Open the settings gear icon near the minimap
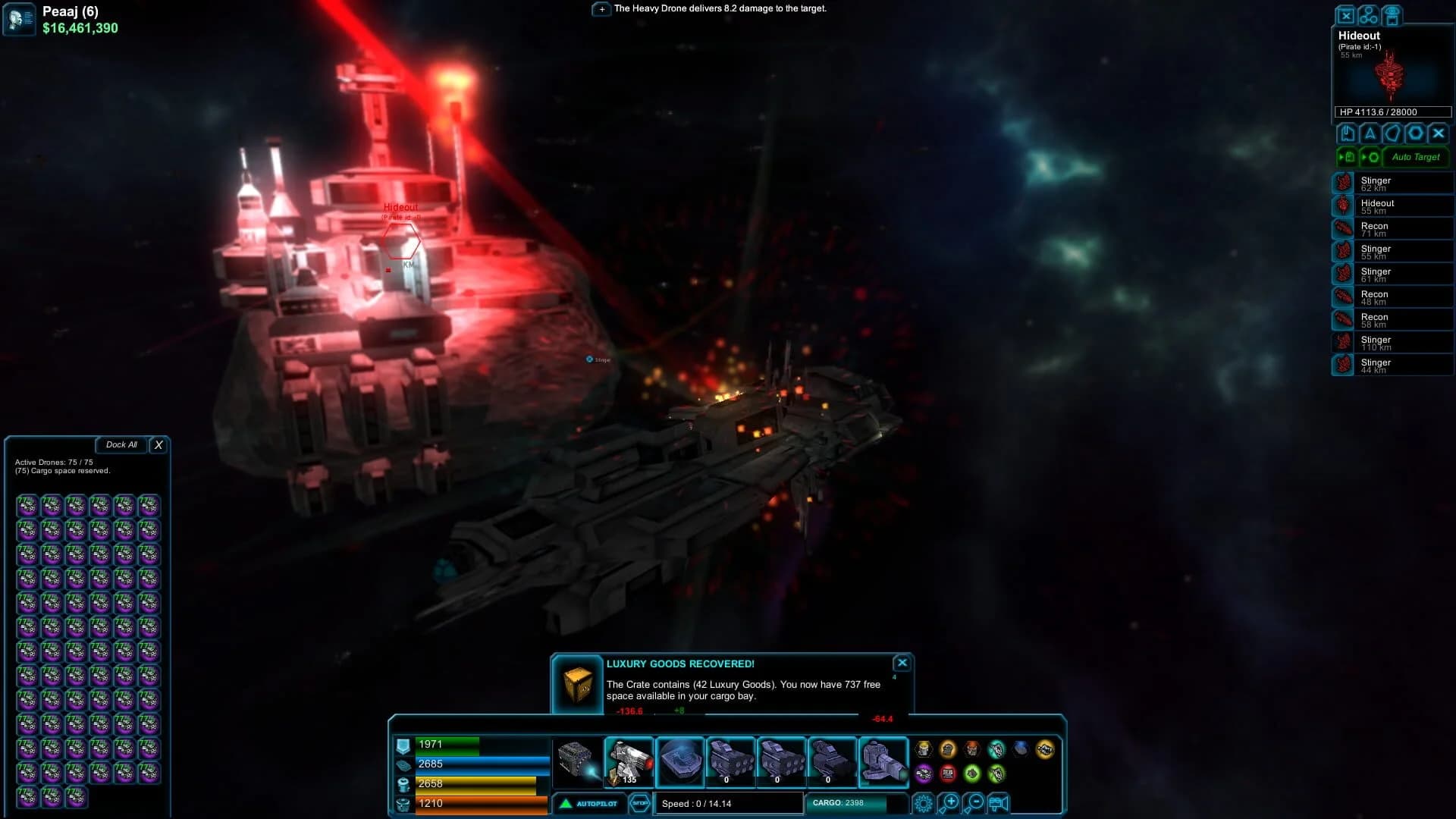The width and height of the screenshot is (1456, 819). (924, 802)
